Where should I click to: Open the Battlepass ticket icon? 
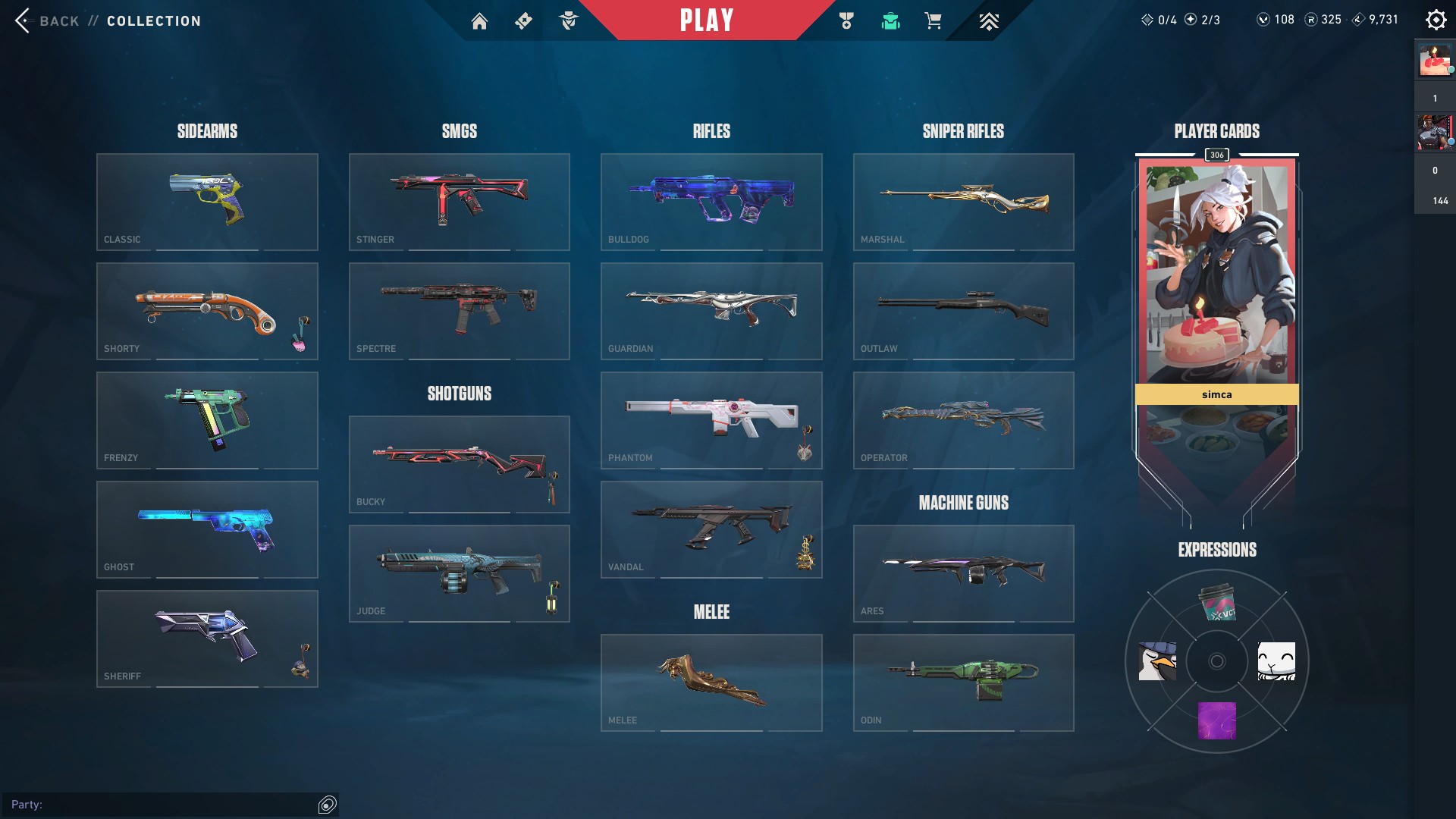pyautogui.click(x=523, y=21)
